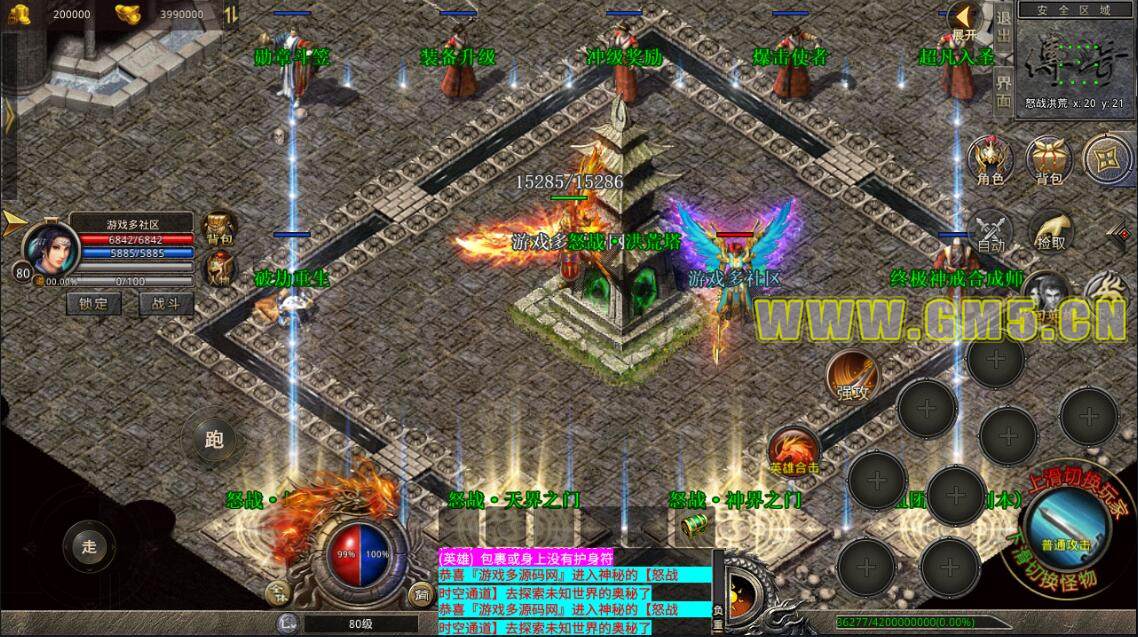This screenshot has height=637, width=1138.
Task: Select the green scroll hotbar slot
Action: [694, 524]
